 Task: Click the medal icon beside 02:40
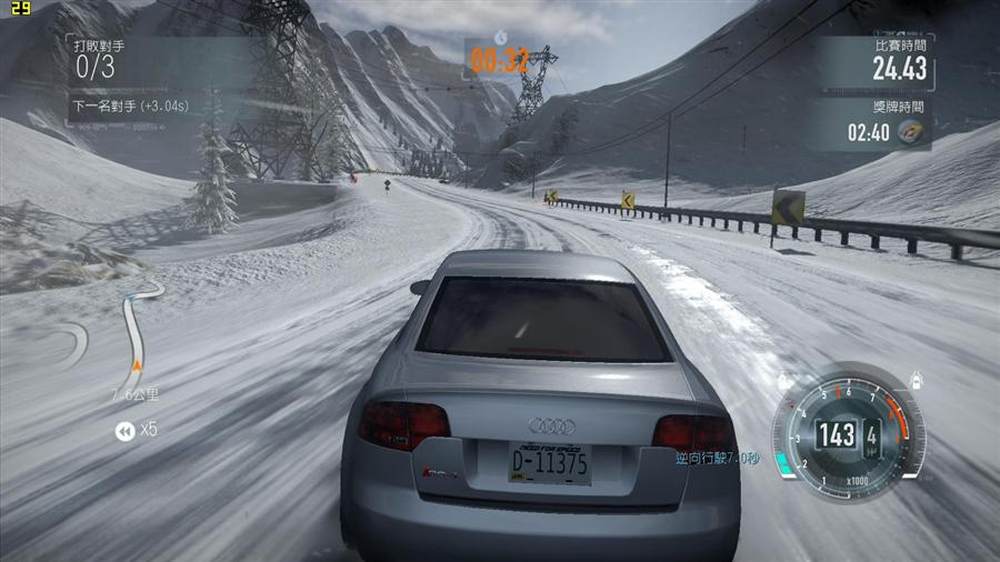coord(910,133)
